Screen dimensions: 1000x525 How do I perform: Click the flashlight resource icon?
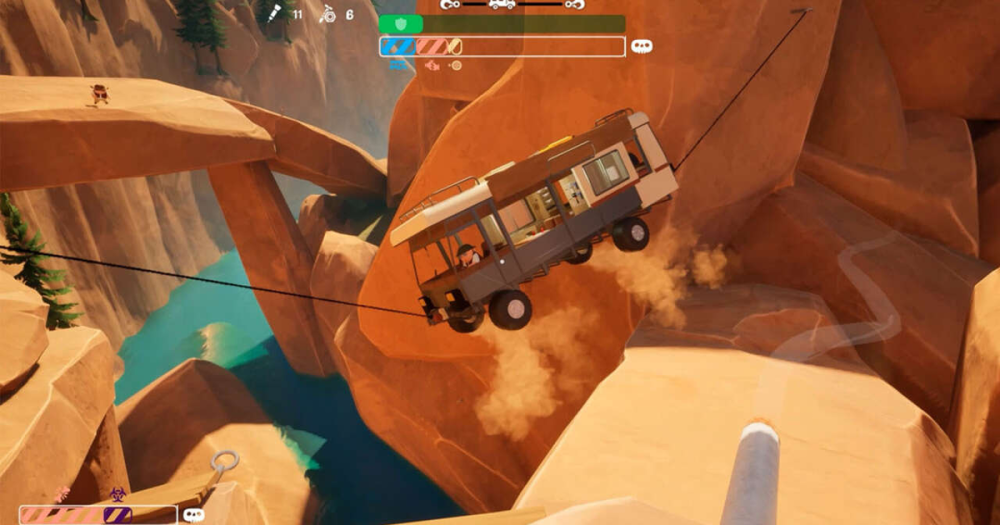(273, 12)
